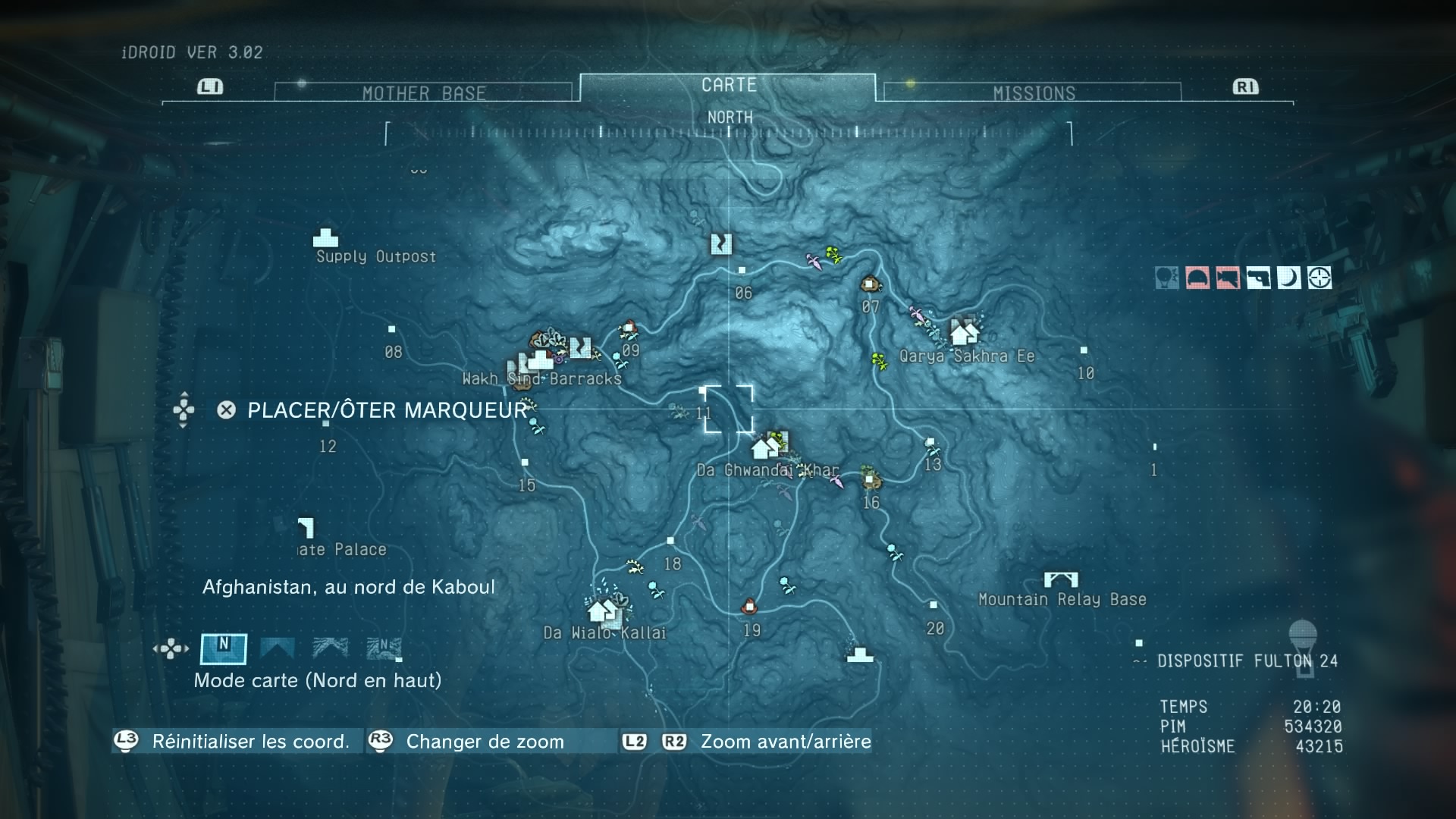
Task: Choose the third map mode with textured terrain
Action: coord(331,648)
